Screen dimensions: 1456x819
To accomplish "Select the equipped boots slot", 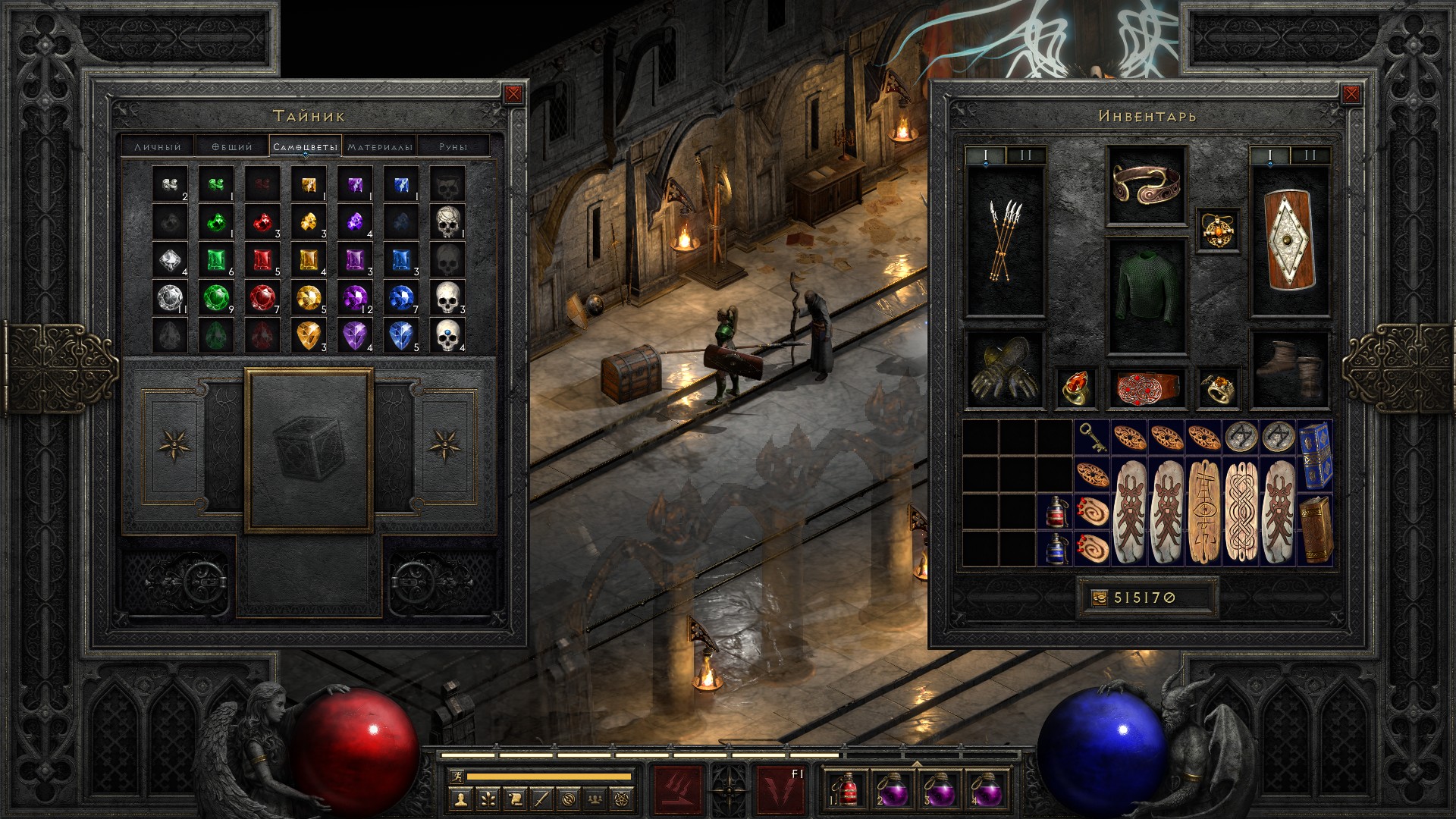I will [1289, 370].
